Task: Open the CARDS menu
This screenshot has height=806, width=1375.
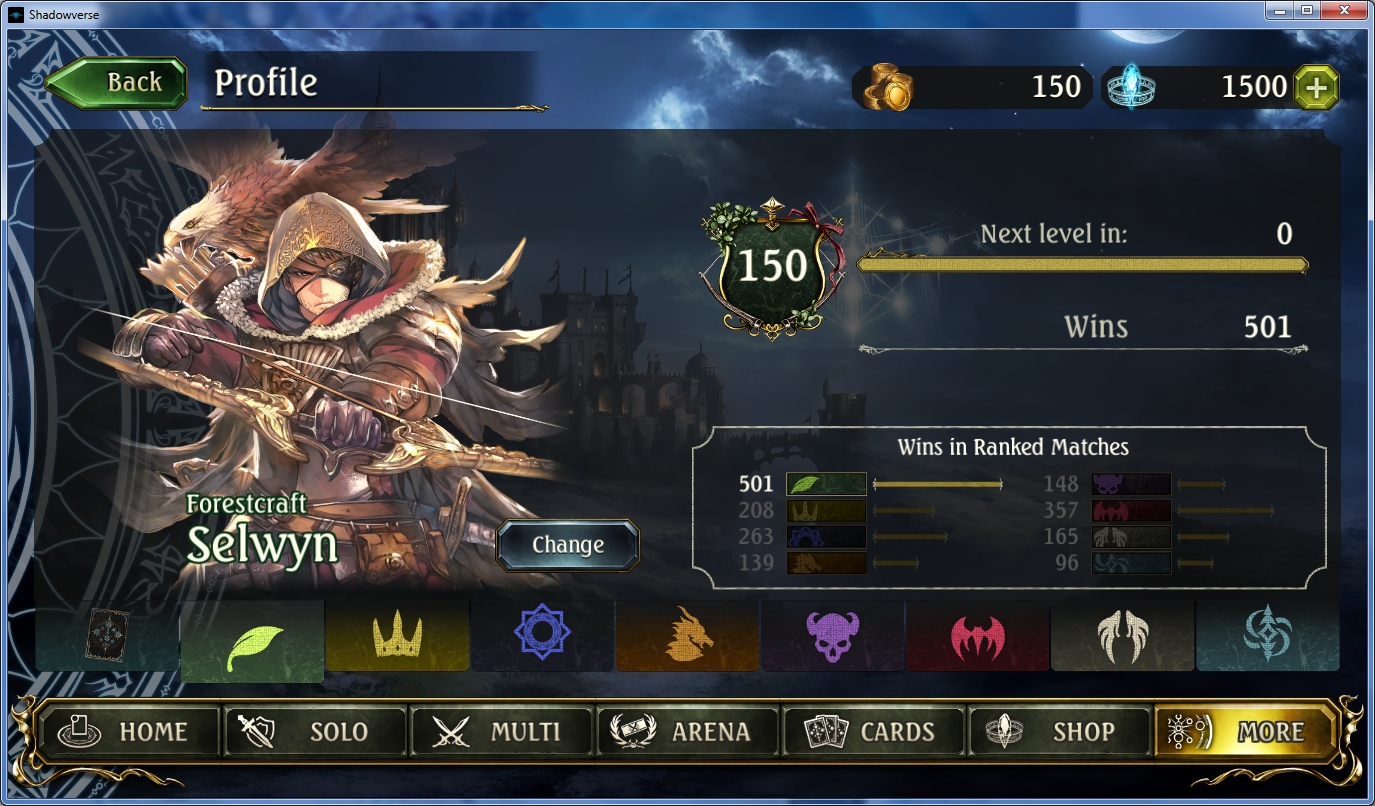Action: pos(873,732)
